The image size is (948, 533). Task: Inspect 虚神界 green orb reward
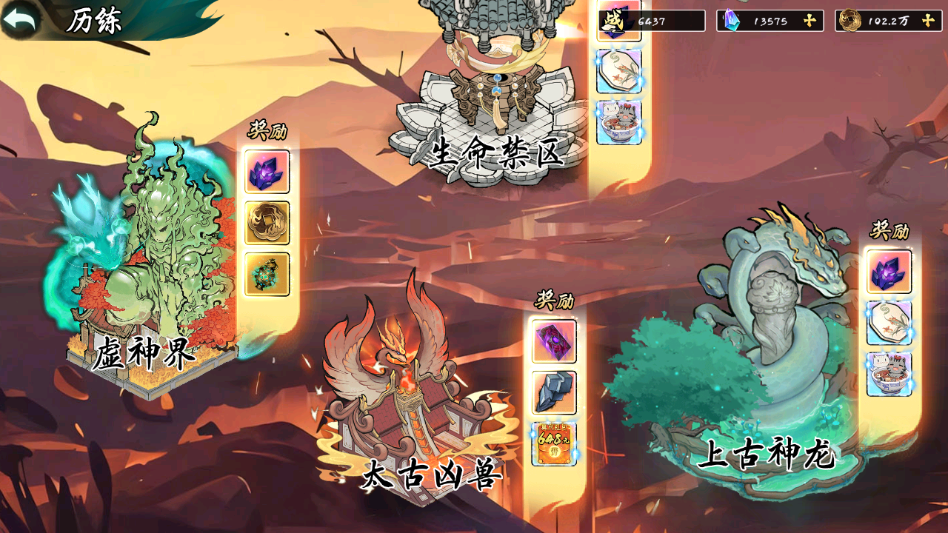[x=267, y=273]
